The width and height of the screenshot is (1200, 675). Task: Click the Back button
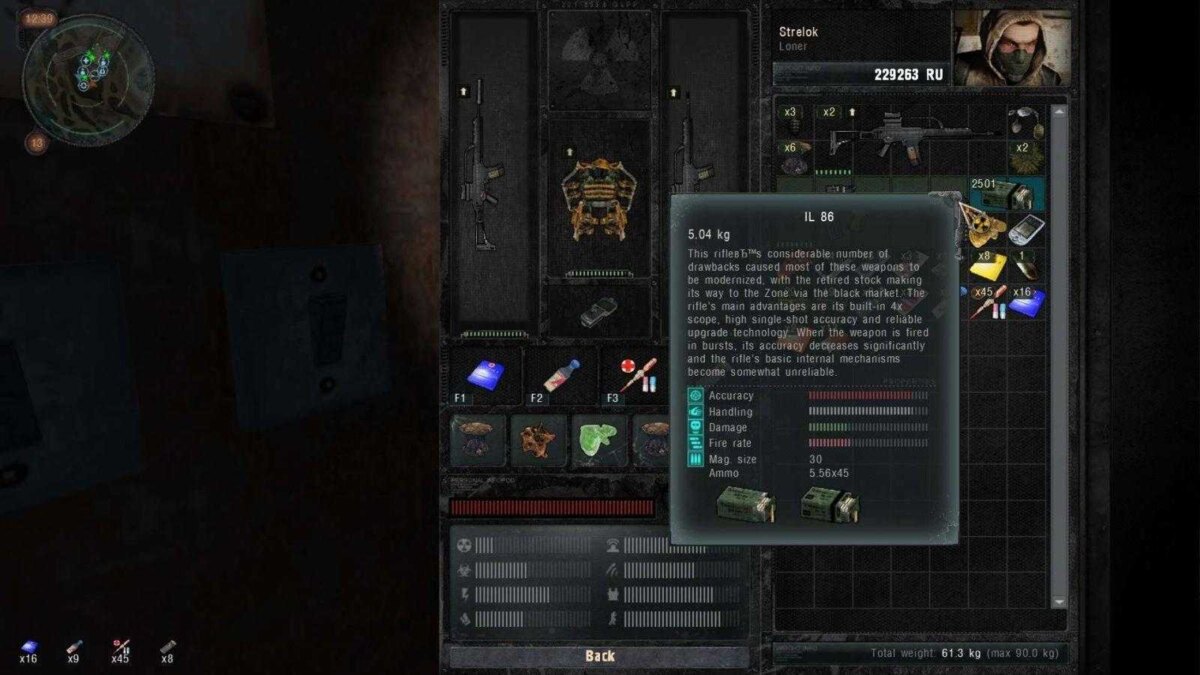coord(599,656)
